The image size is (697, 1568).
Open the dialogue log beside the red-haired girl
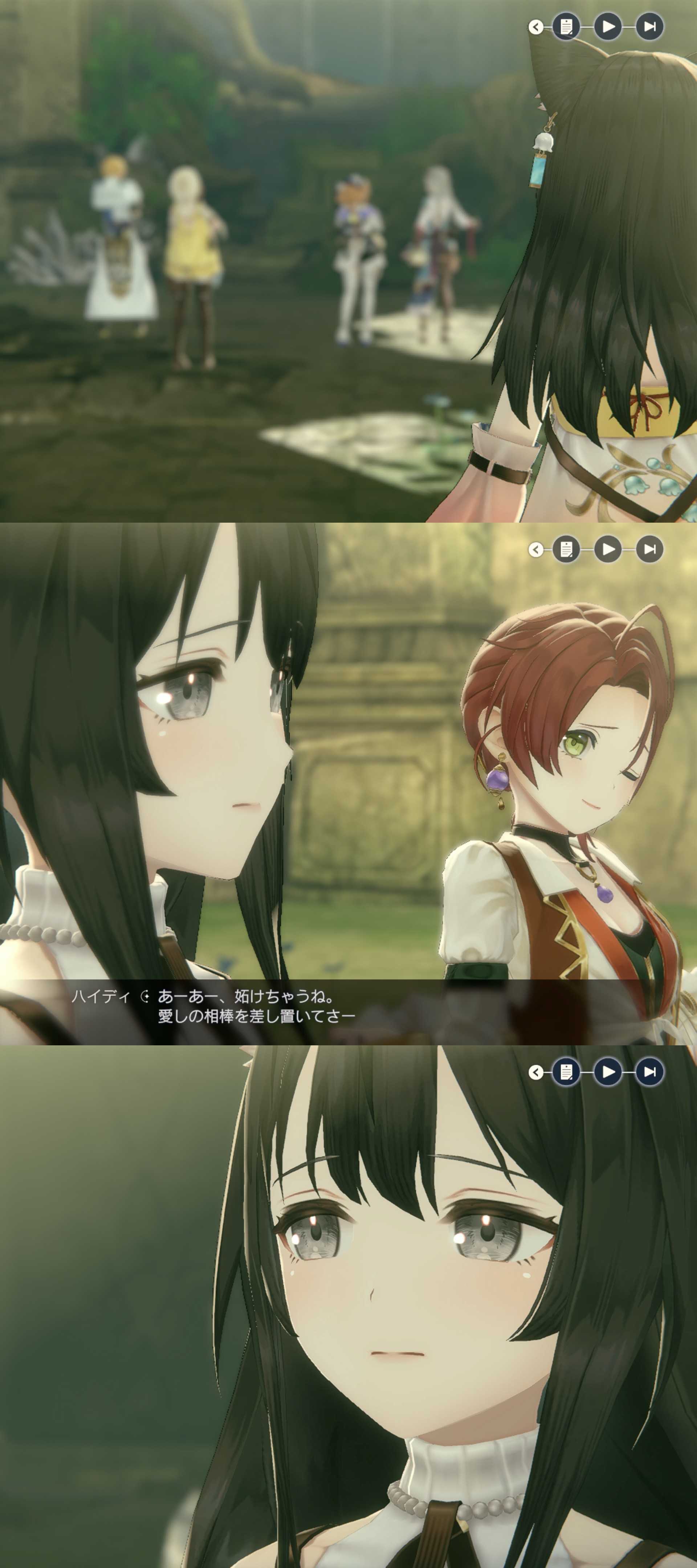566,550
